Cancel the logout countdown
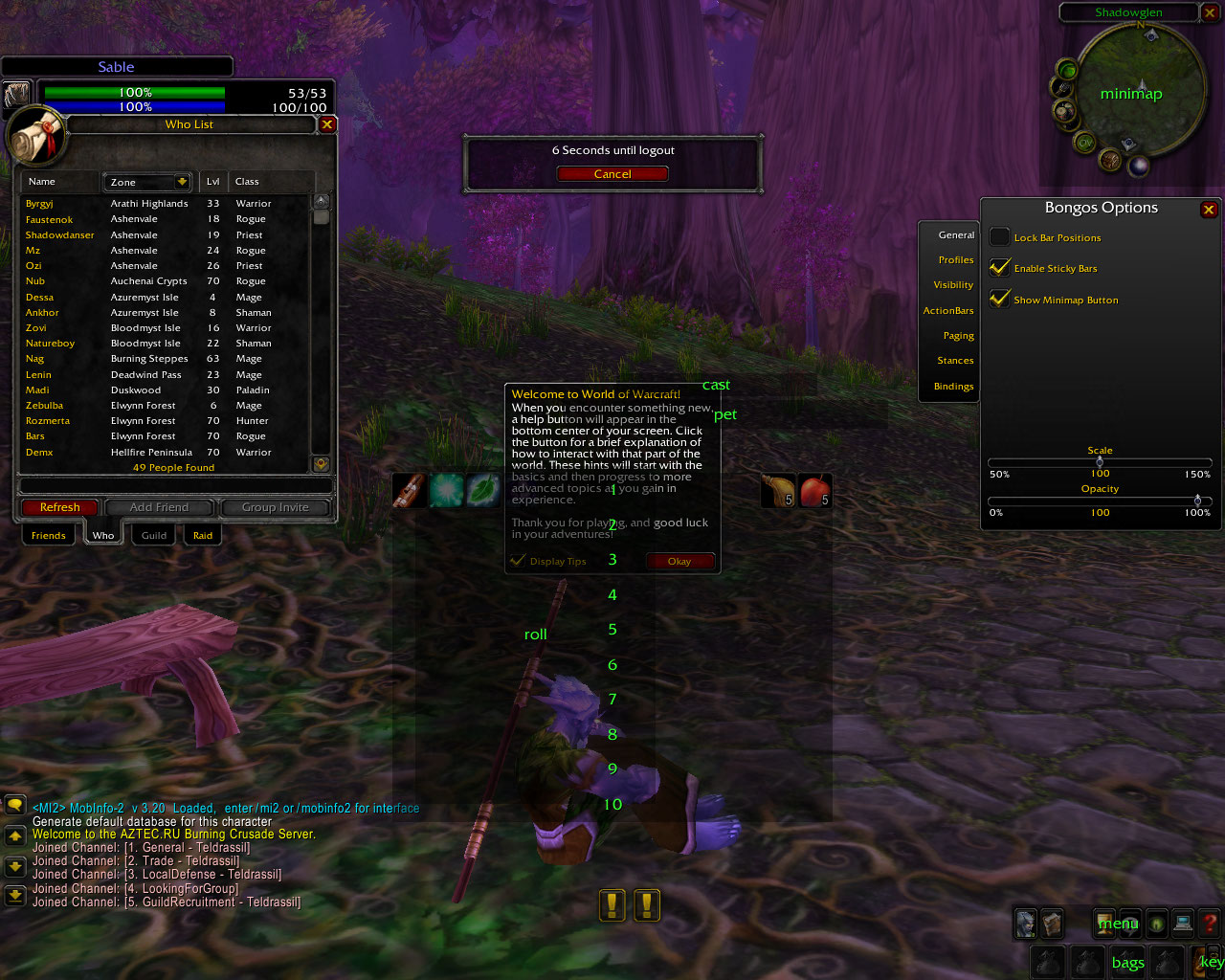This screenshot has width=1225, height=980. (612, 174)
